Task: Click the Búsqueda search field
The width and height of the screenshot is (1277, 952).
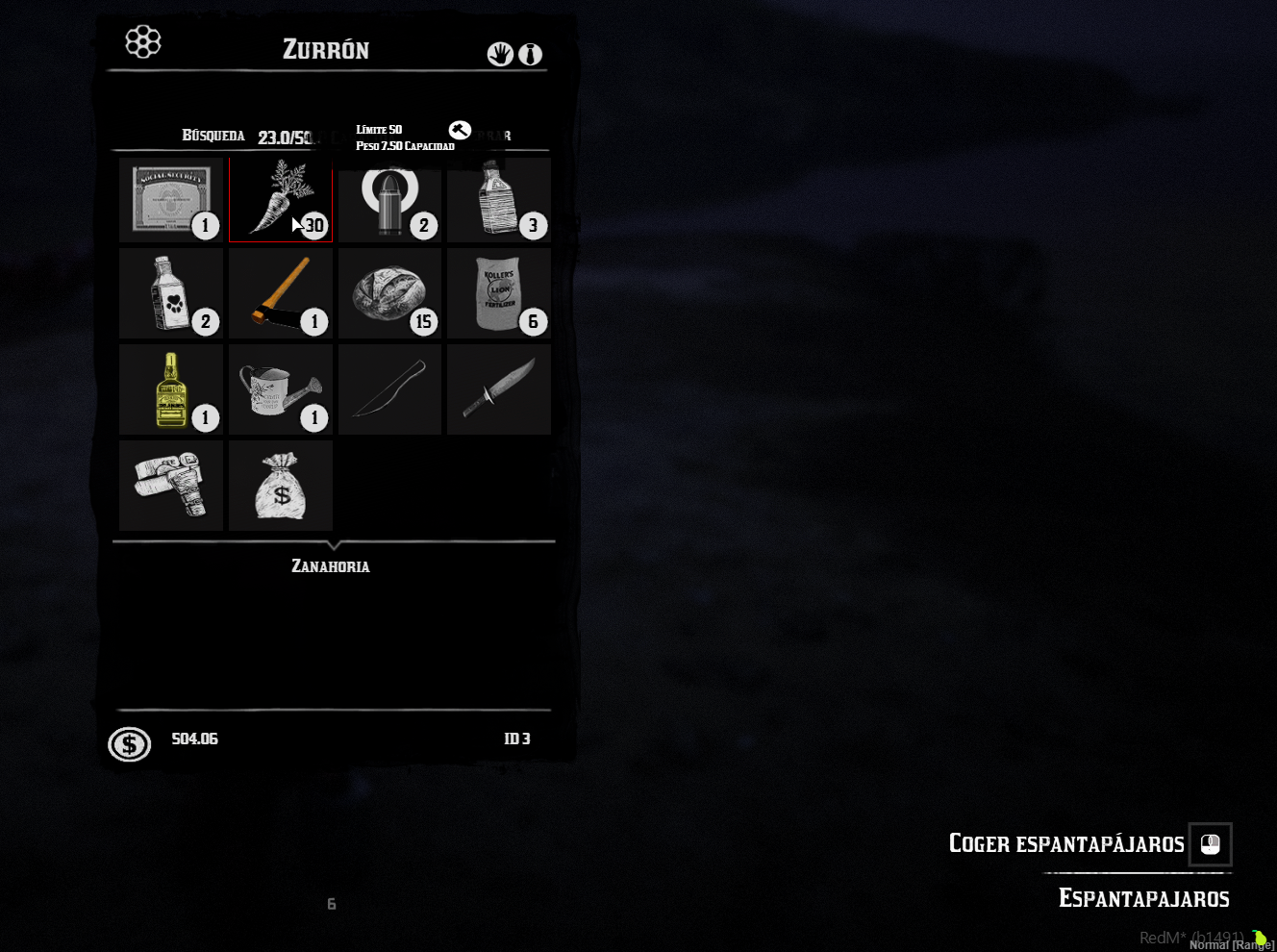Action: point(213,136)
